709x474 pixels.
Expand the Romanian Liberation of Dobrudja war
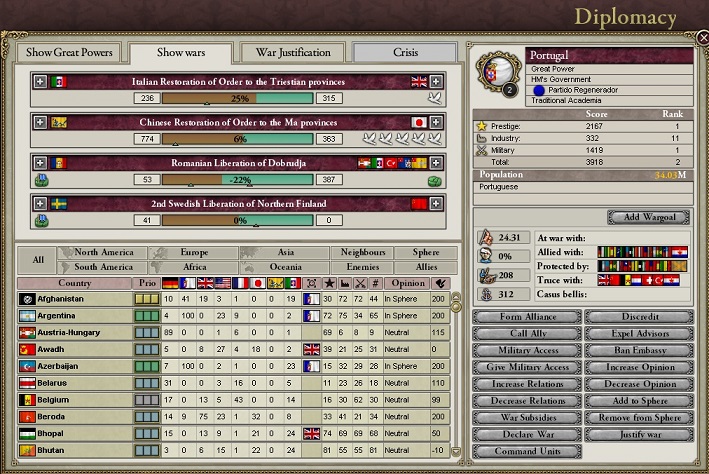(40, 162)
